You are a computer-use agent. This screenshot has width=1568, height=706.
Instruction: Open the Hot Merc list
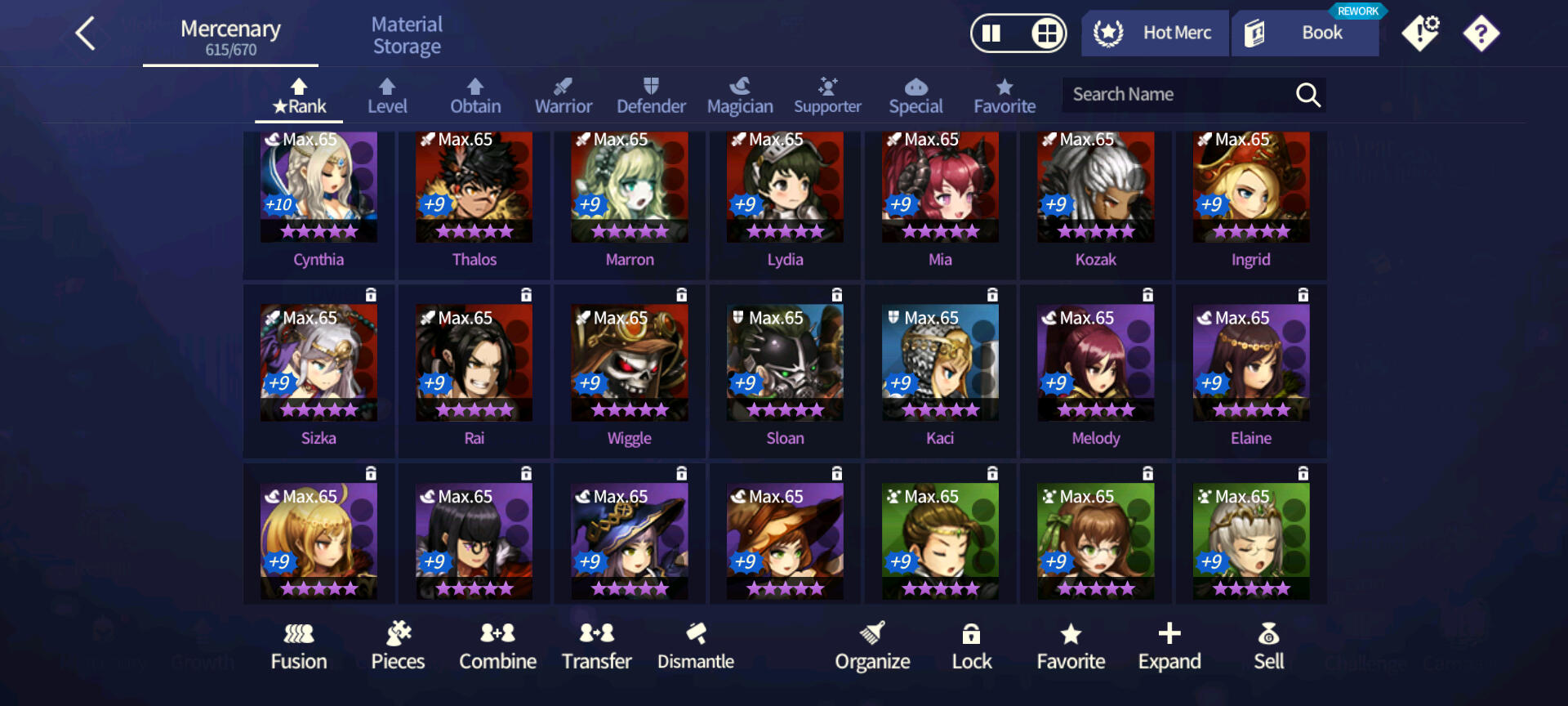click(x=1155, y=34)
